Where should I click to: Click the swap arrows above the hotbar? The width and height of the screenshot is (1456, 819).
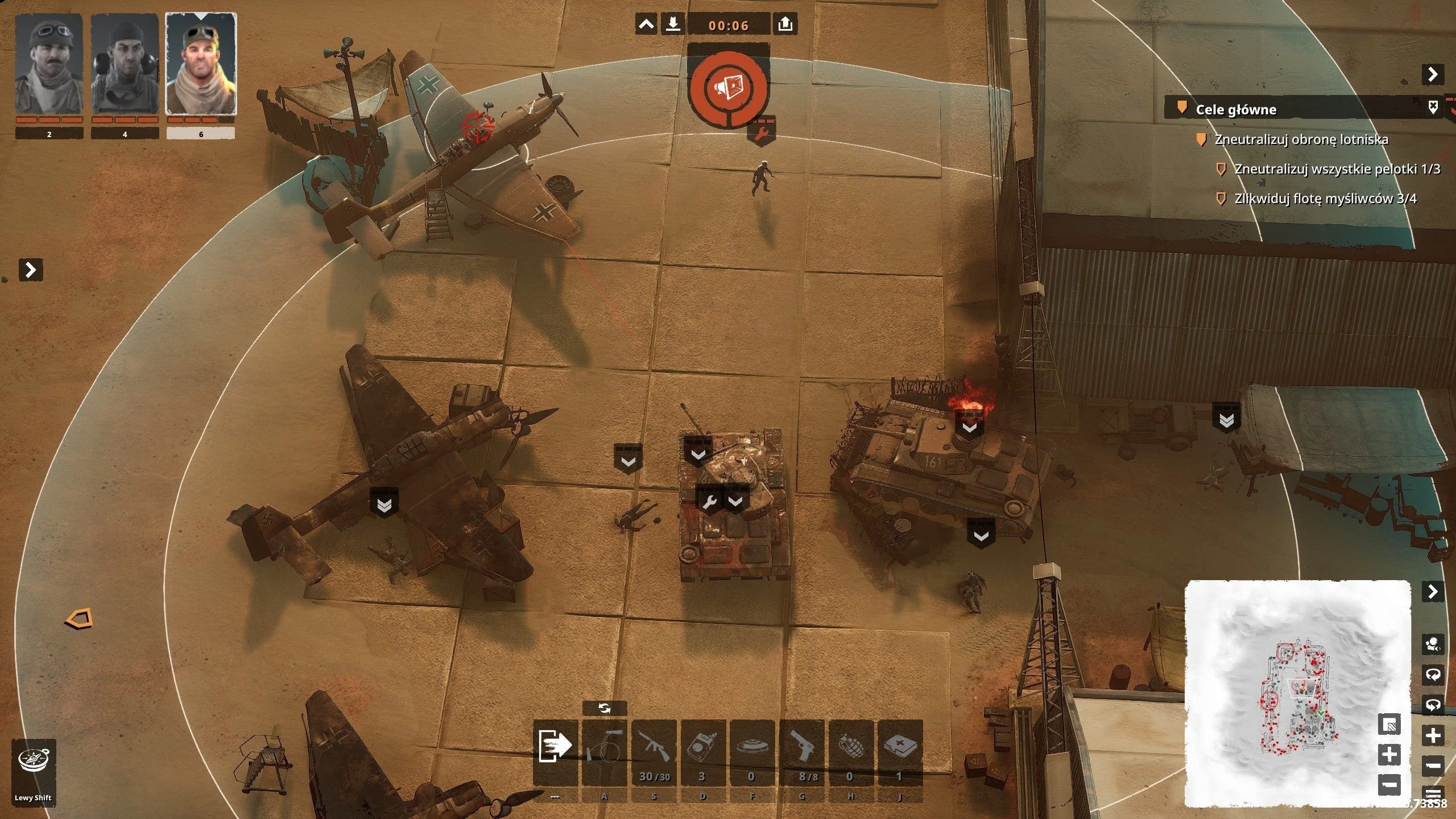click(605, 708)
